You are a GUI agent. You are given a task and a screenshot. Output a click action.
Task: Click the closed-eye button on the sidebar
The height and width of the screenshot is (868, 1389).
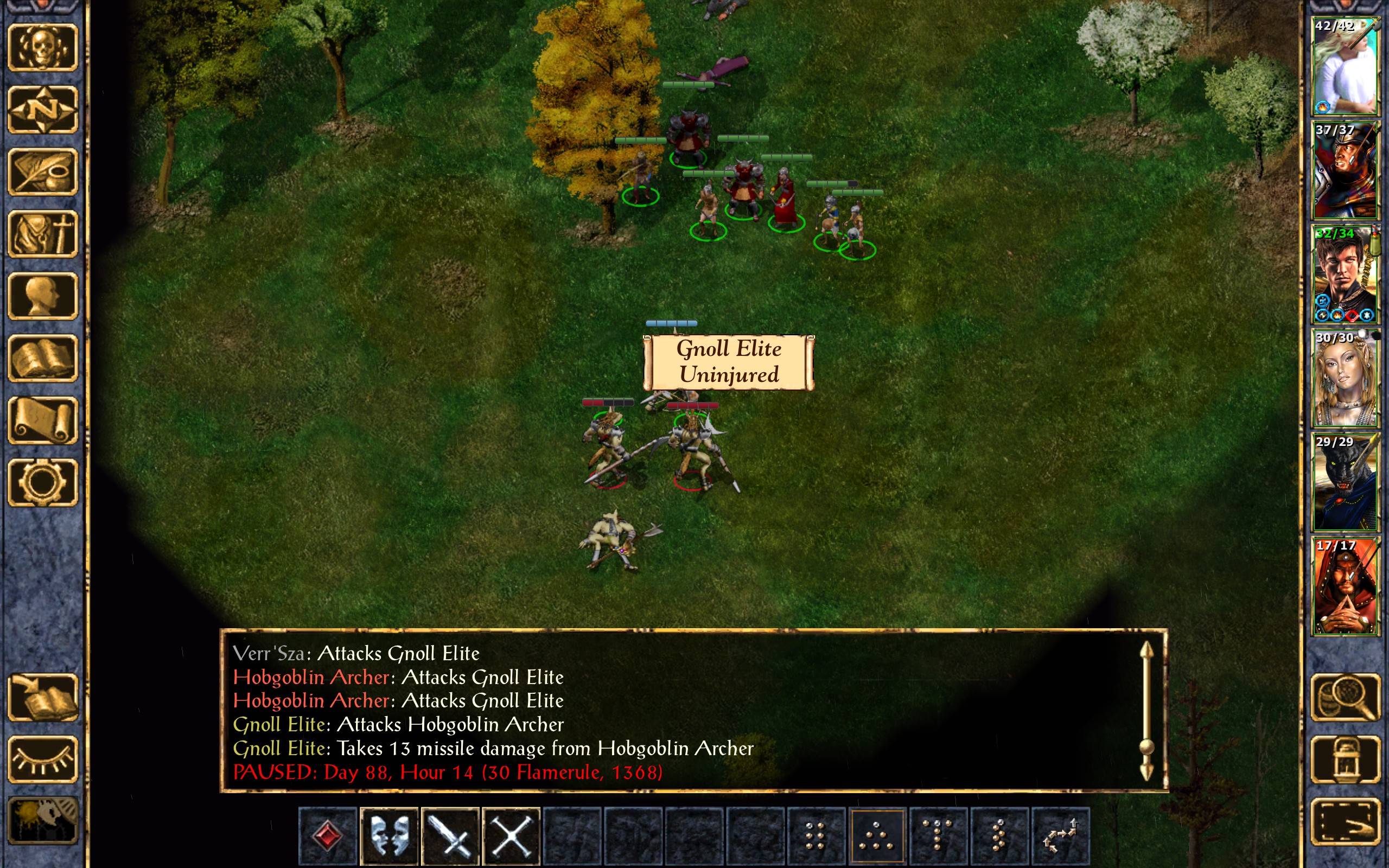click(43, 759)
